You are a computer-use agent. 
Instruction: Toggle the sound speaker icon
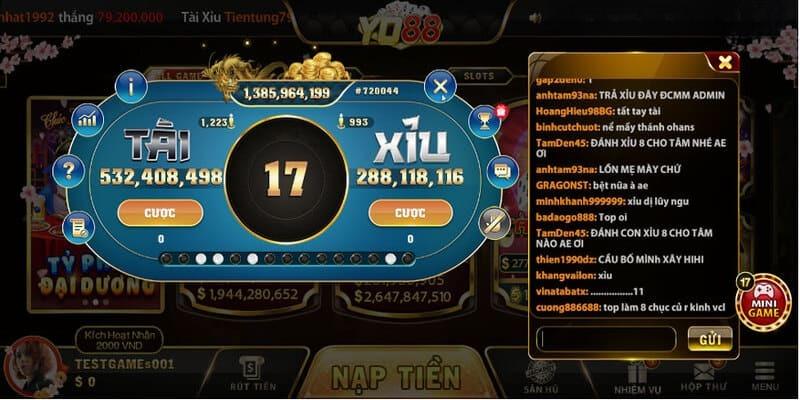tap(535, 19)
